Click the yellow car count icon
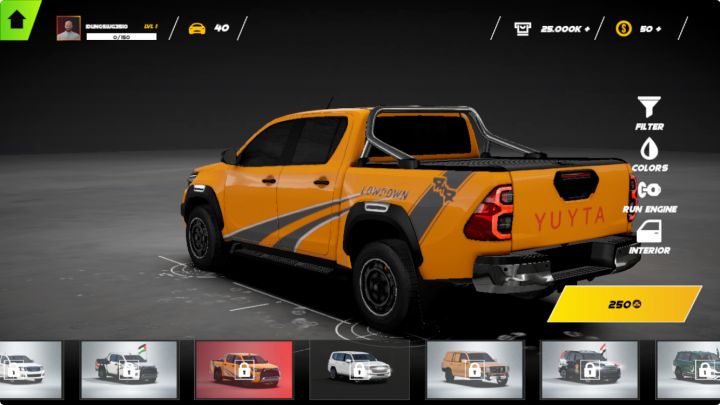The width and height of the screenshot is (720, 405). (x=197, y=28)
